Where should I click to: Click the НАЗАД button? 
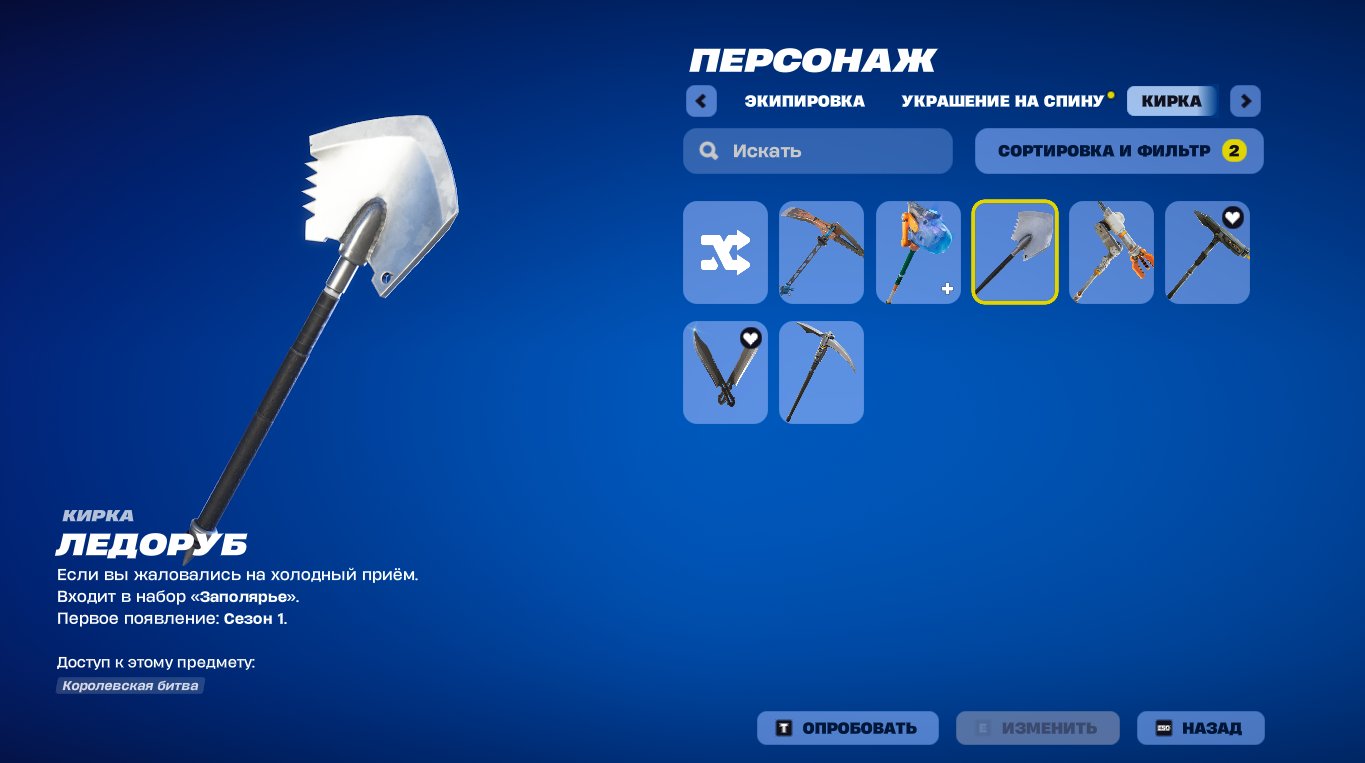click(1200, 728)
